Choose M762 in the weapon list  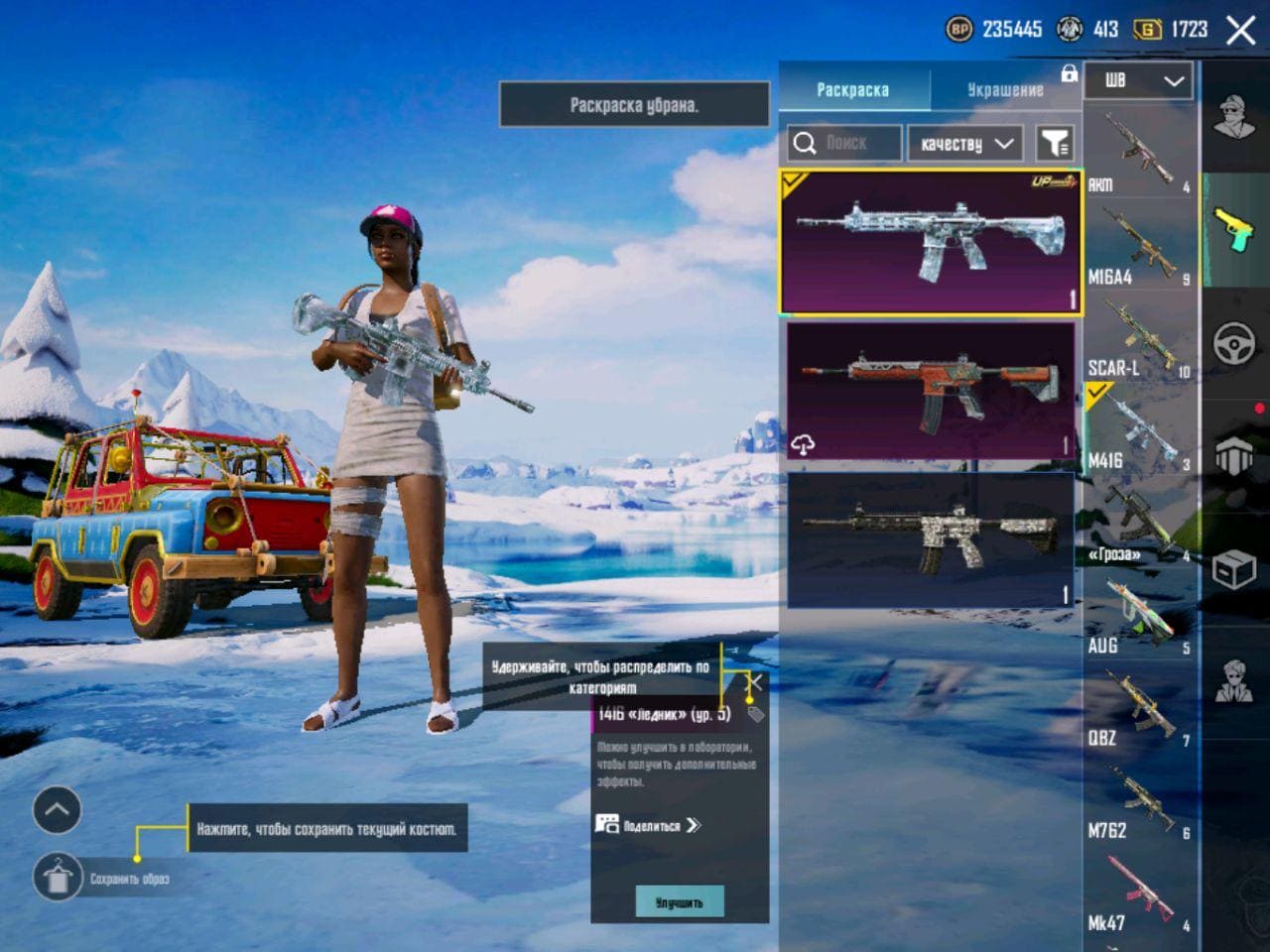(1137, 801)
